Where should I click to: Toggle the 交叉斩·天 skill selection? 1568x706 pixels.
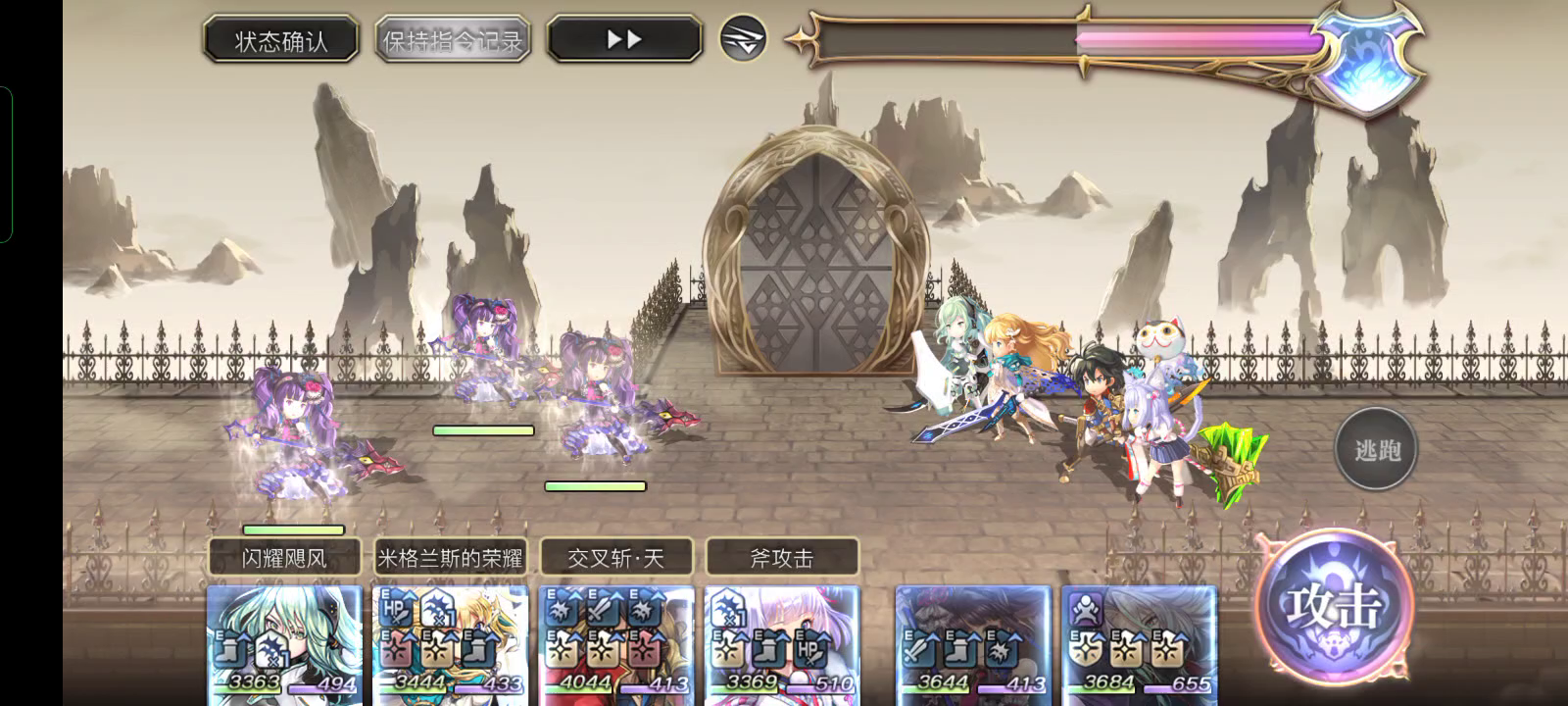[615, 556]
